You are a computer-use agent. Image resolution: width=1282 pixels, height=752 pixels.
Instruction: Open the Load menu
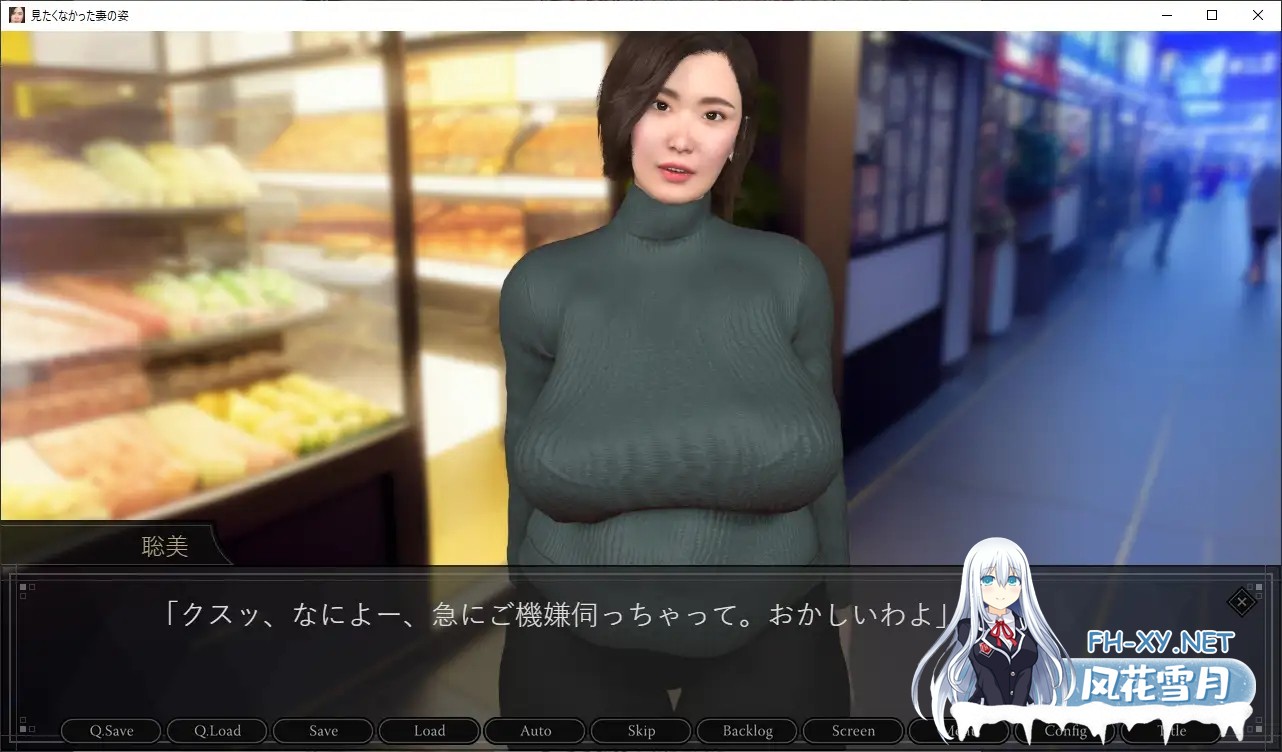[429, 731]
